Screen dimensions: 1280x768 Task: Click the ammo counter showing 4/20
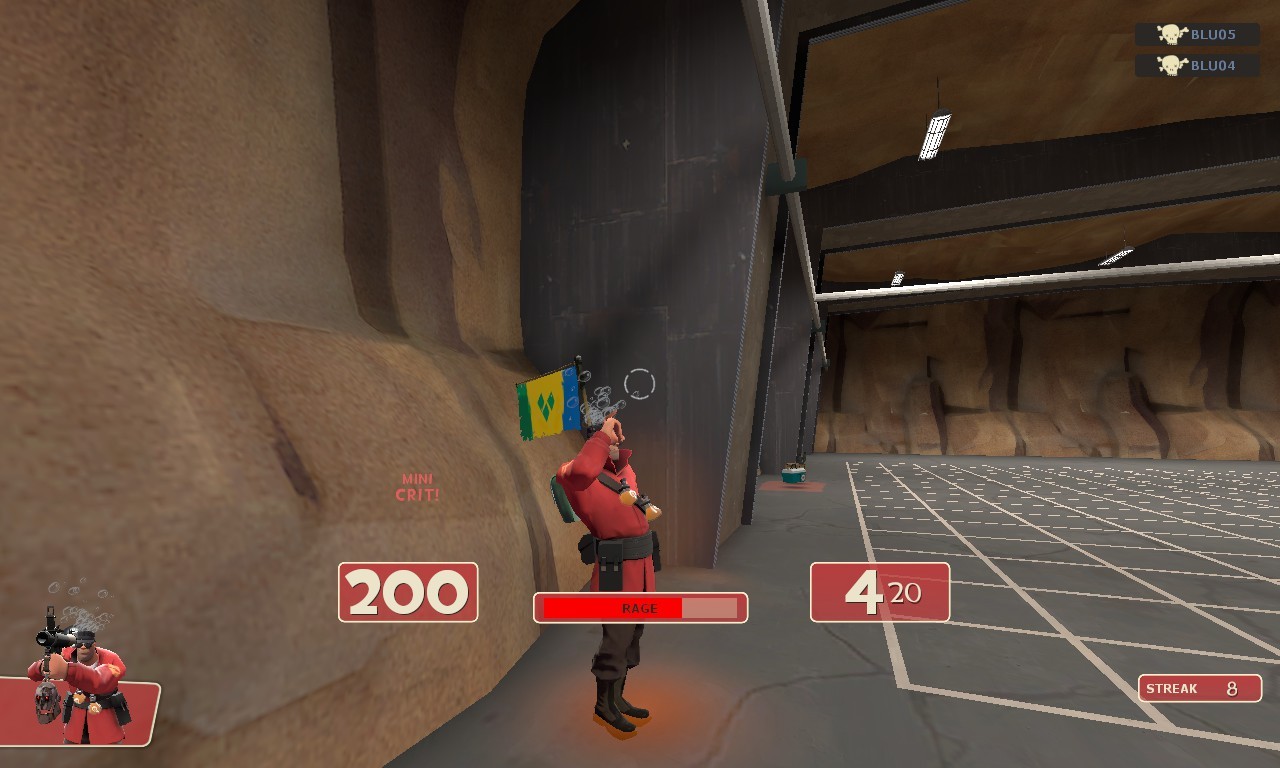(878, 590)
